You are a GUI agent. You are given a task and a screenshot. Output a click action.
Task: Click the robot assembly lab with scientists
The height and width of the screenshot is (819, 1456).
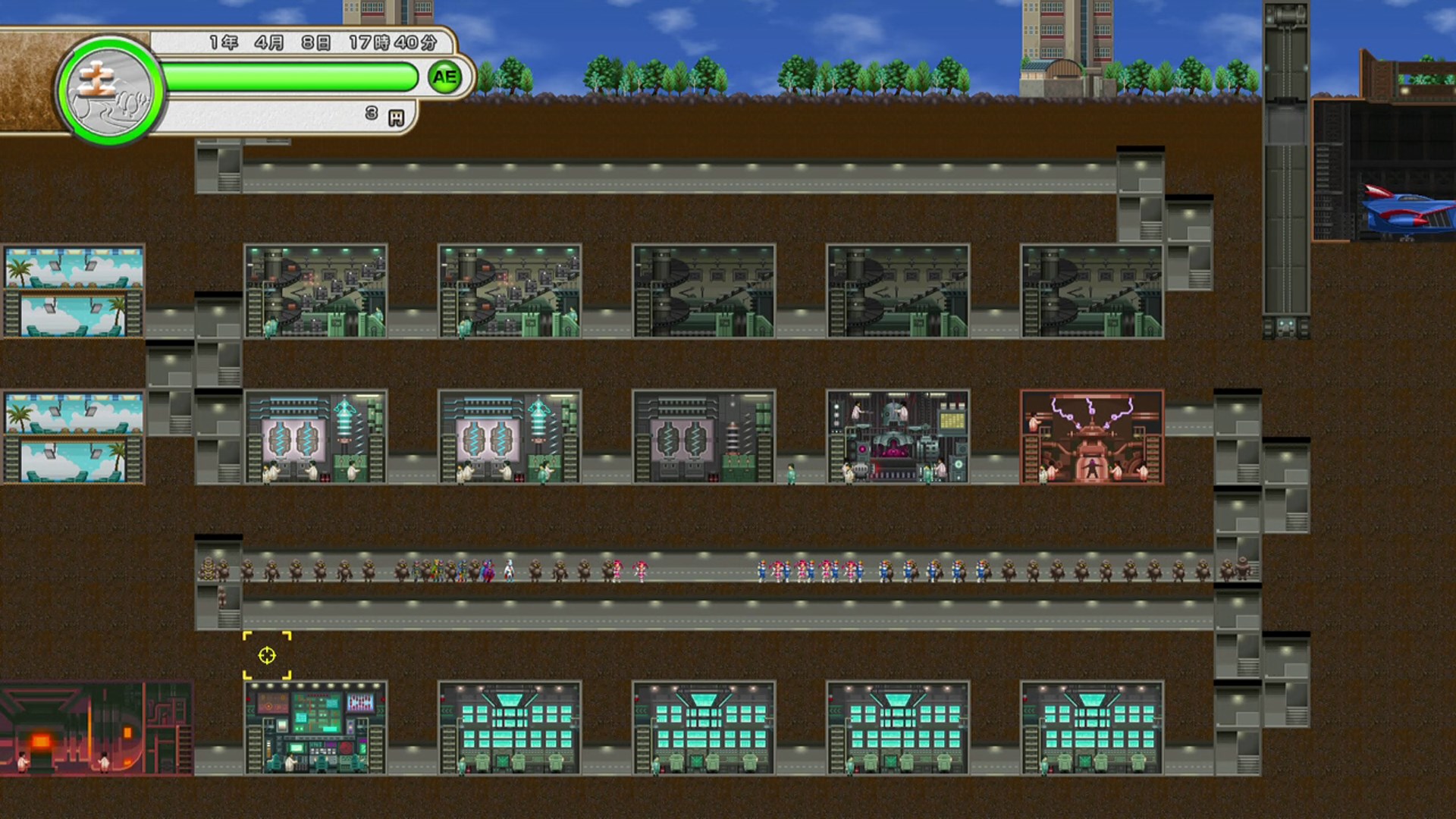tap(899, 436)
